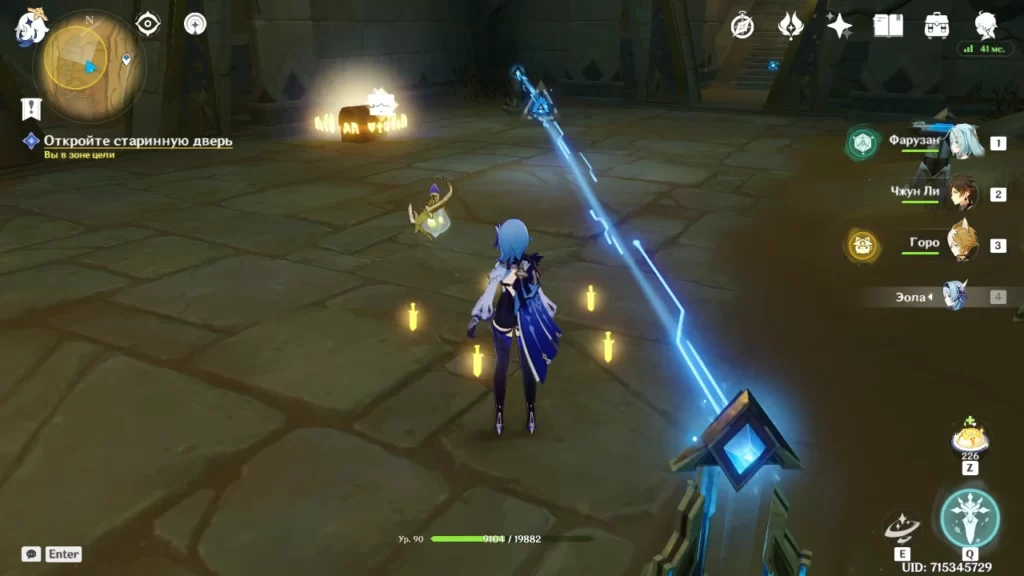Select the 'Откройте старинную дверь' quest tracker
The height and width of the screenshot is (576, 1024).
tap(137, 141)
